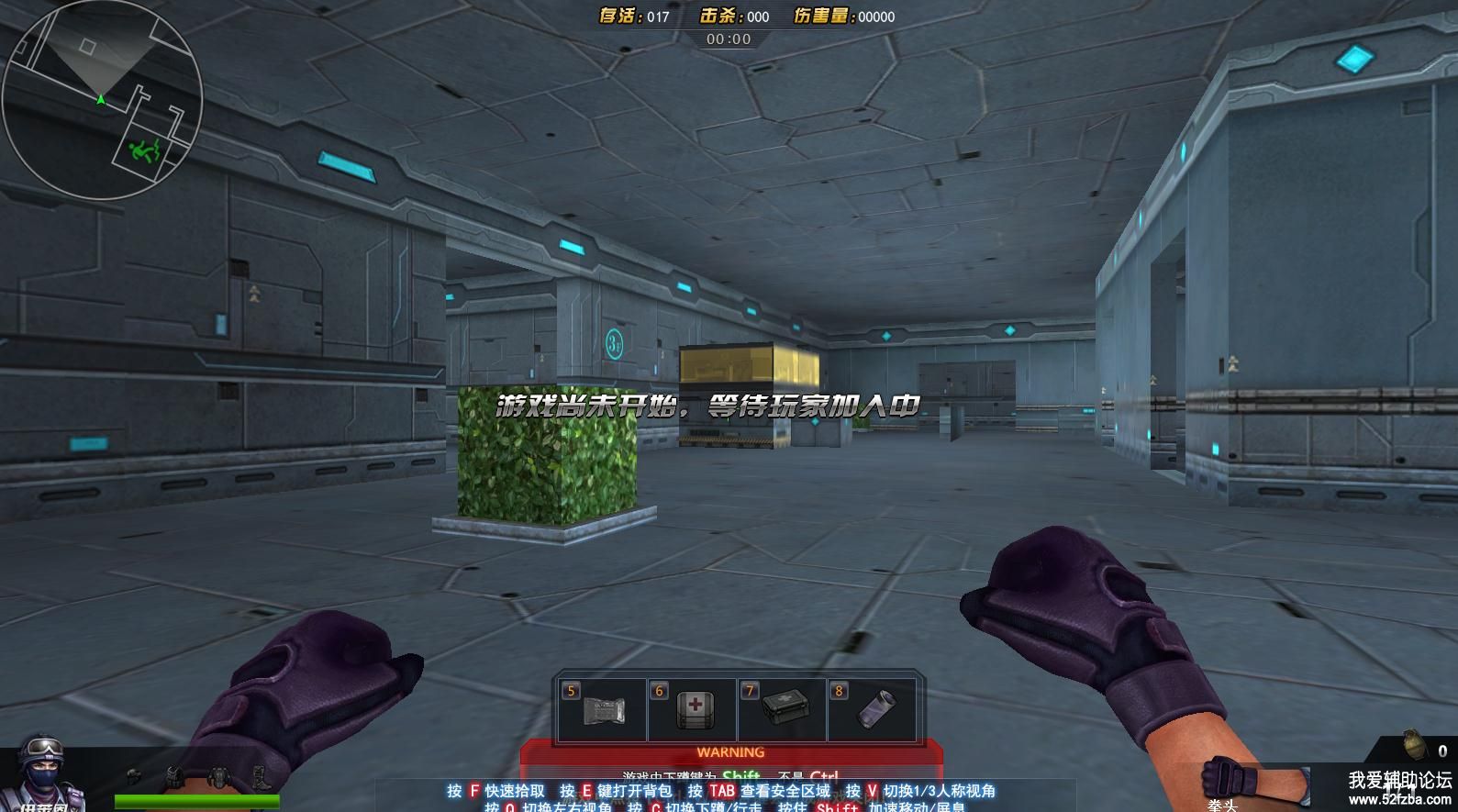Screen dimensions: 1458x812
Task: Select the bandage in slot 5
Action: tap(601, 711)
